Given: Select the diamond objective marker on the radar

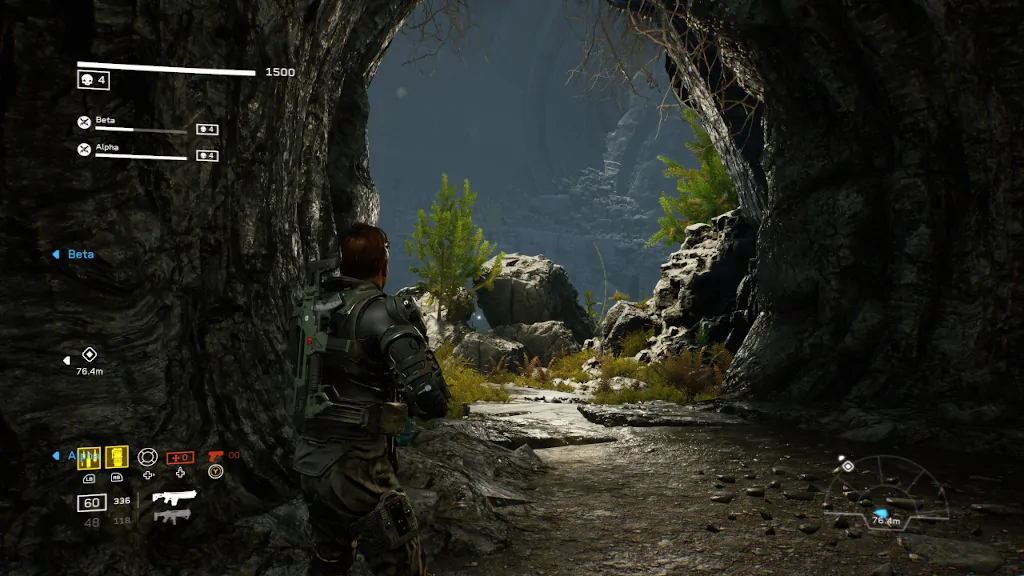Looking at the screenshot, I should click(847, 466).
